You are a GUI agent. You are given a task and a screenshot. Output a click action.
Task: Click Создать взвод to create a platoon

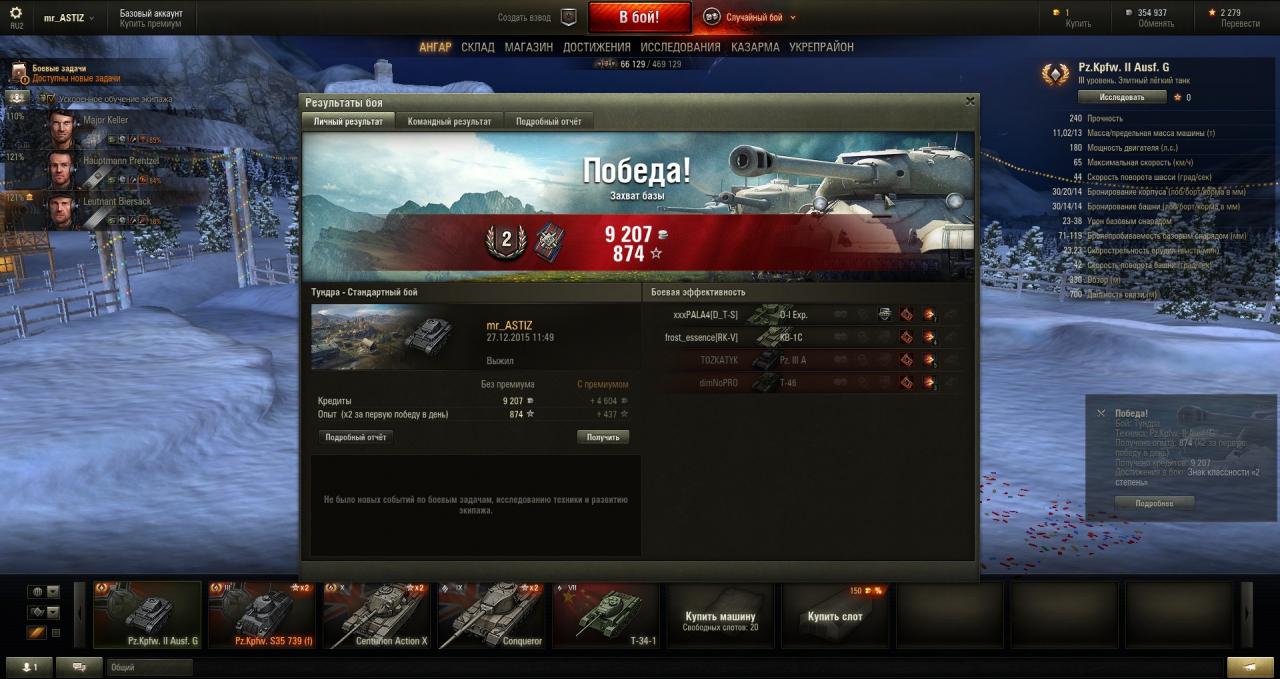(x=537, y=17)
